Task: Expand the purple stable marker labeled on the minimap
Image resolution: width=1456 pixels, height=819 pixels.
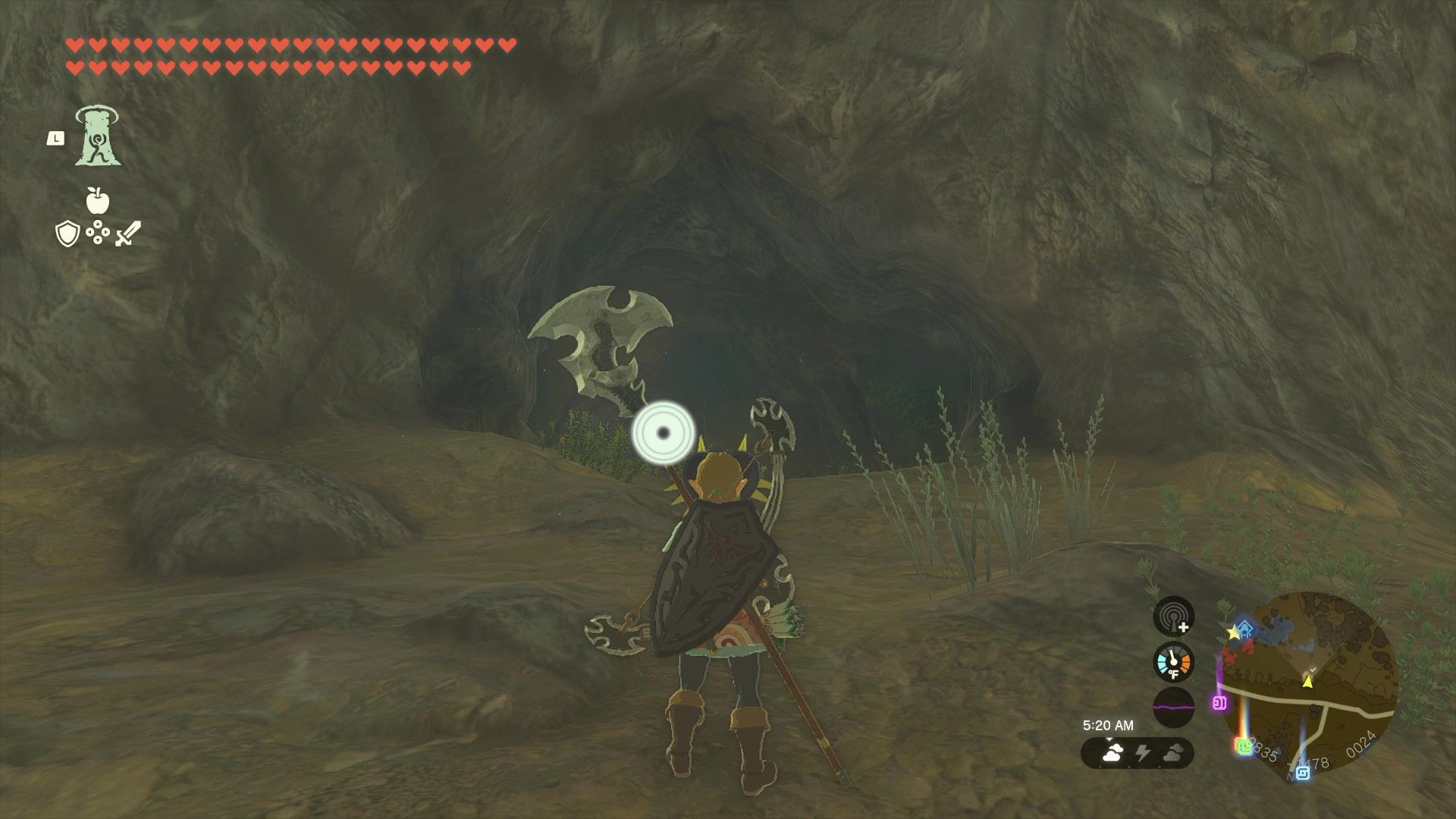Action: click(x=1219, y=702)
